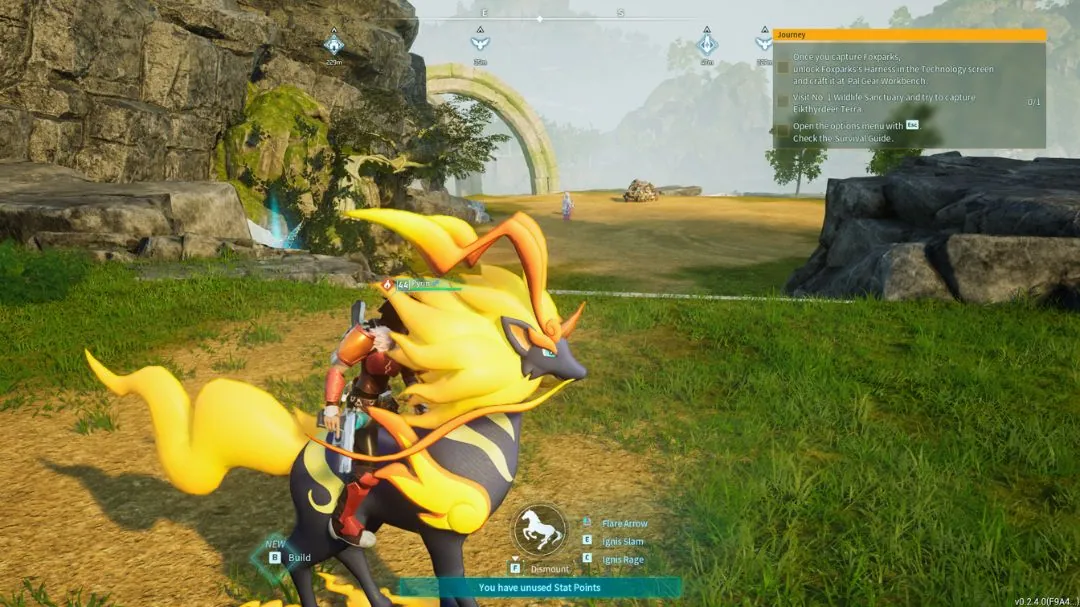
Task: Select the Flare Arrow skill
Action: click(624, 523)
